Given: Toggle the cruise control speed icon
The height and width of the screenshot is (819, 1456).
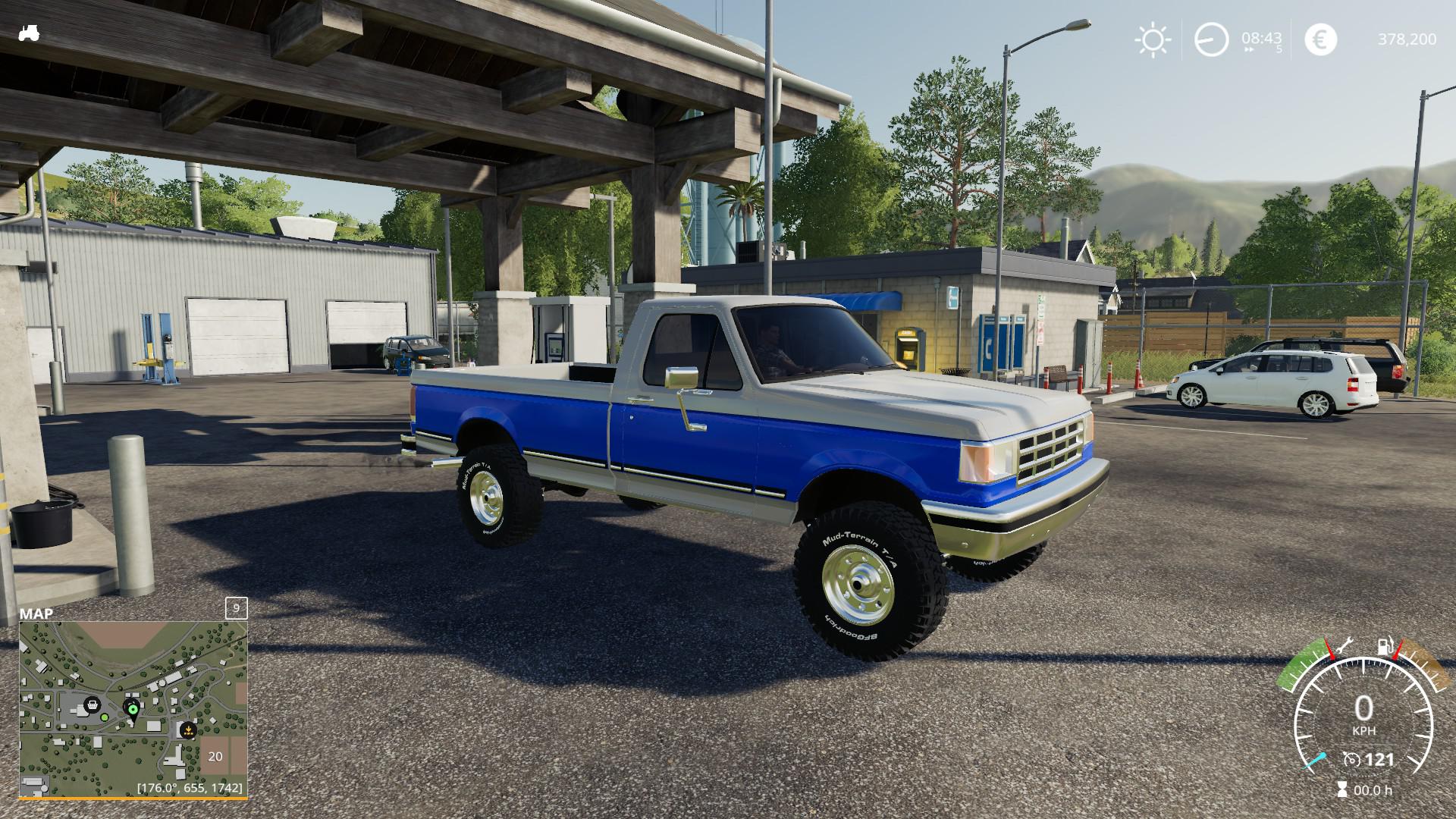Looking at the screenshot, I should click(x=1351, y=759).
